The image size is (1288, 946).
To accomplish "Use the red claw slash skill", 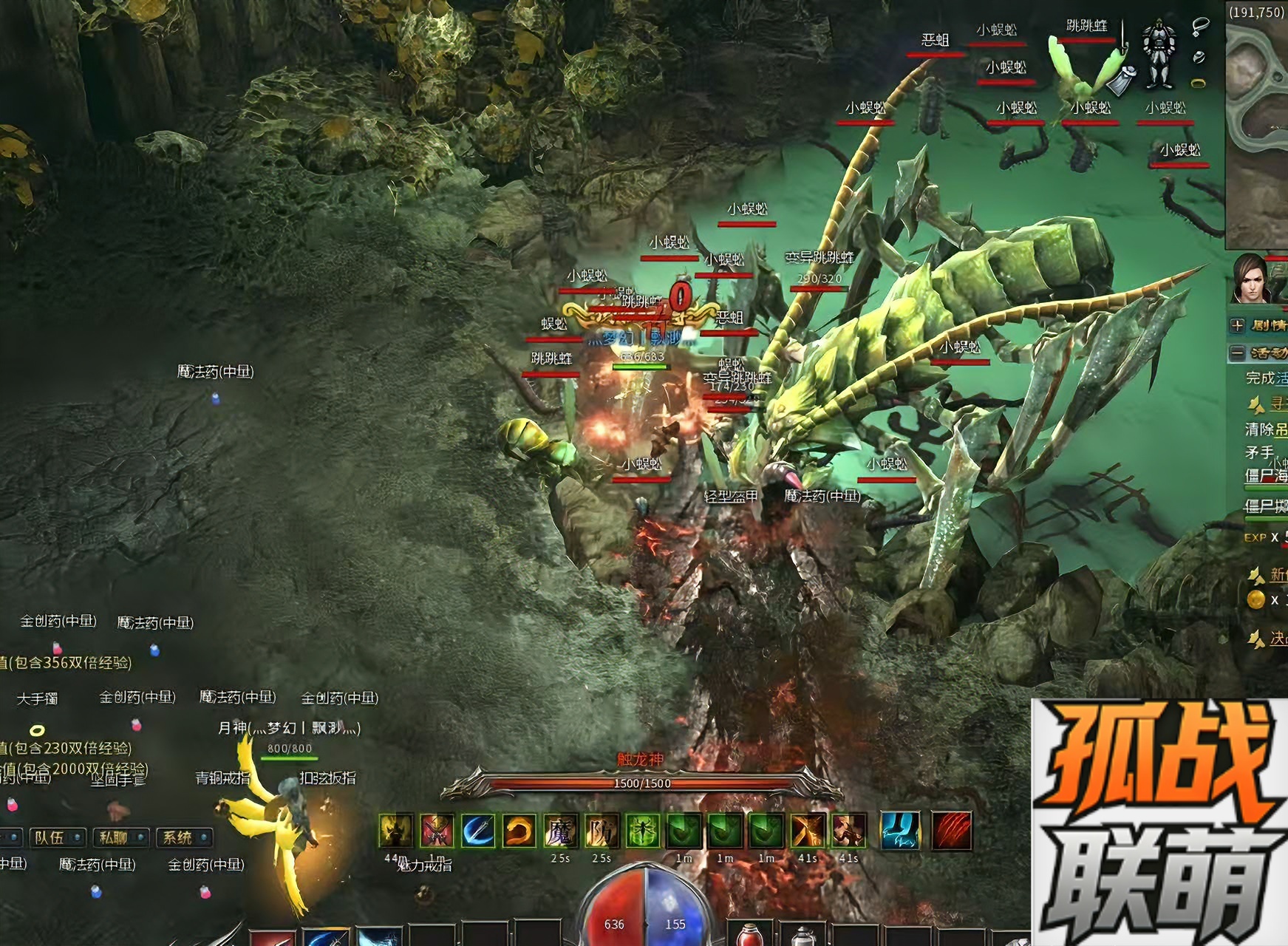I will [x=952, y=831].
